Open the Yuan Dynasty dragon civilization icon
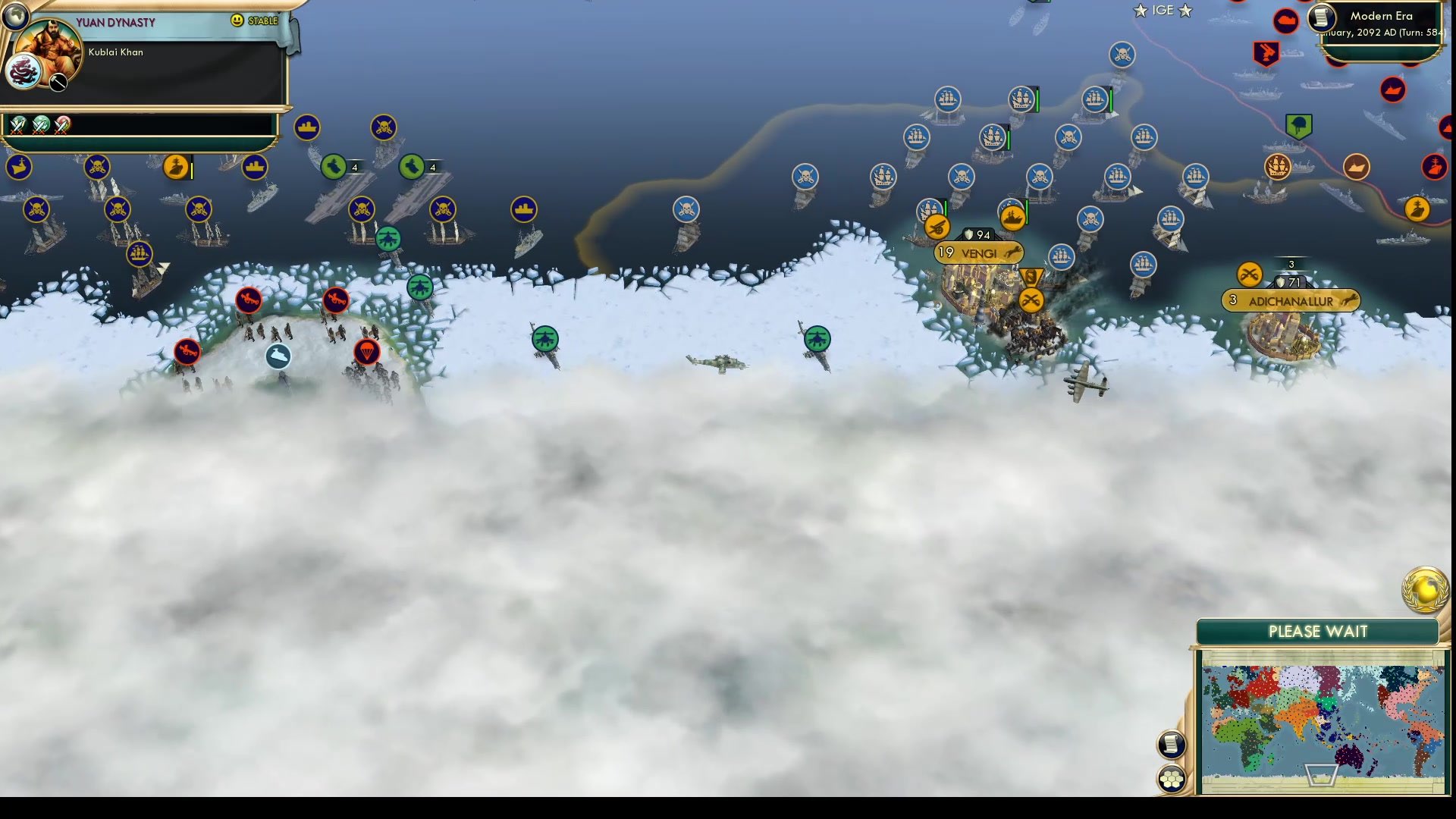Image resolution: width=1456 pixels, height=819 pixels. tap(24, 72)
